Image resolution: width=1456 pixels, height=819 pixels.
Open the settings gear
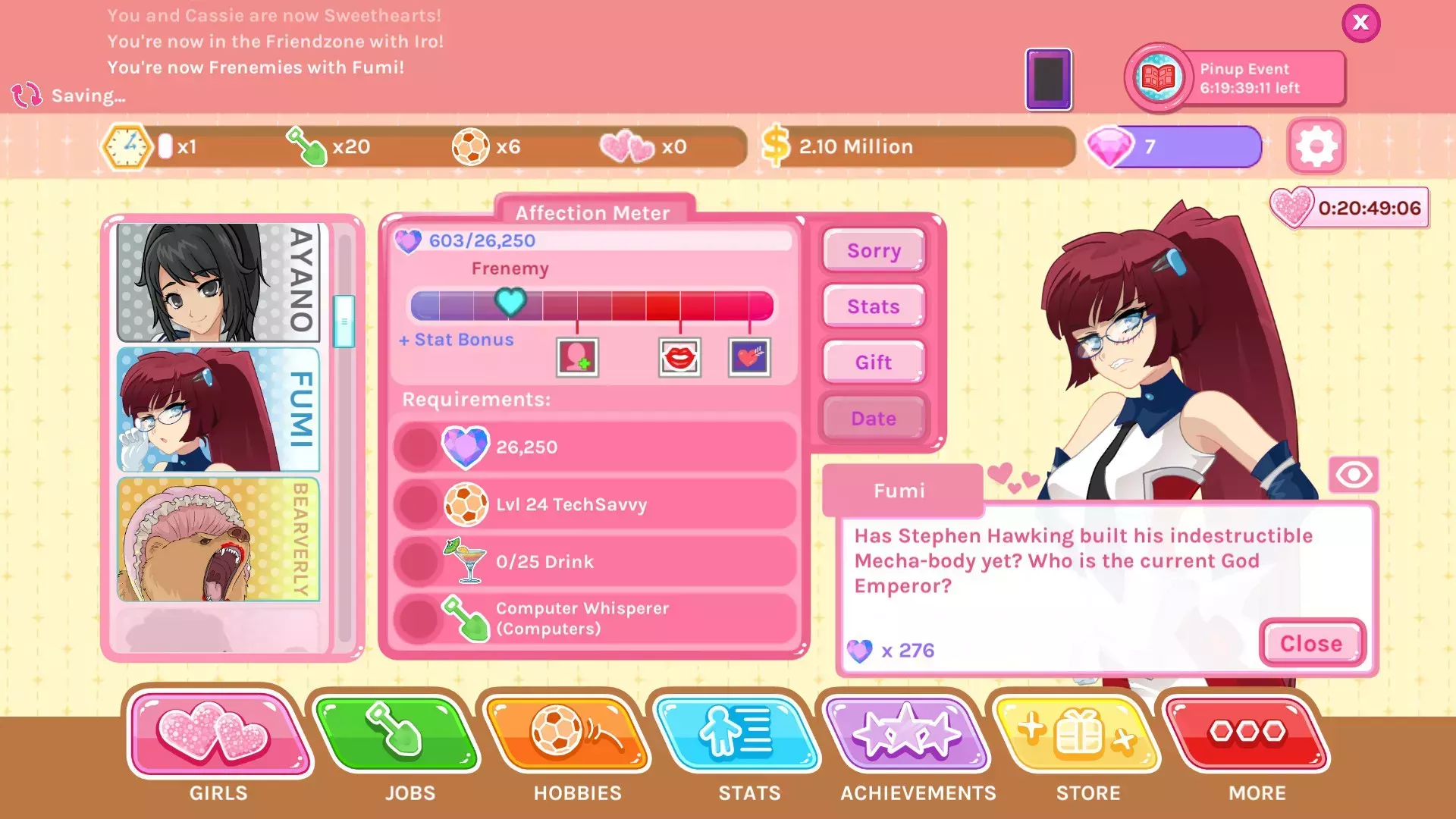pyautogui.click(x=1316, y=146)
